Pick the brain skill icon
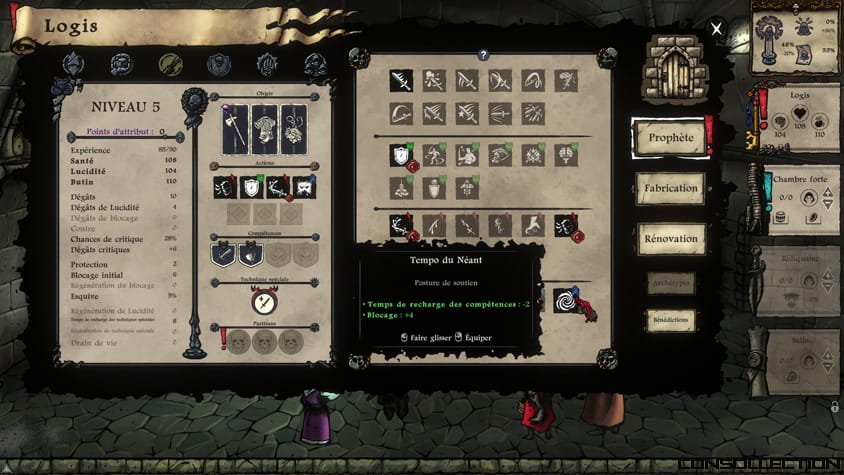This screenshot has height=475, width=844. click(565, 154)
